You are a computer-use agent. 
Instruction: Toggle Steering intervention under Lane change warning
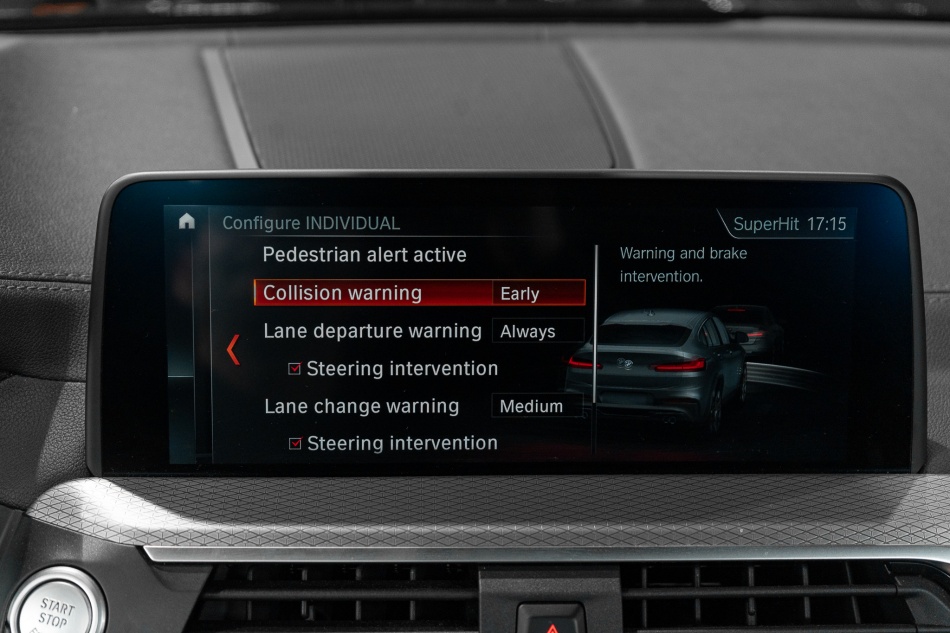click(295, 443)
